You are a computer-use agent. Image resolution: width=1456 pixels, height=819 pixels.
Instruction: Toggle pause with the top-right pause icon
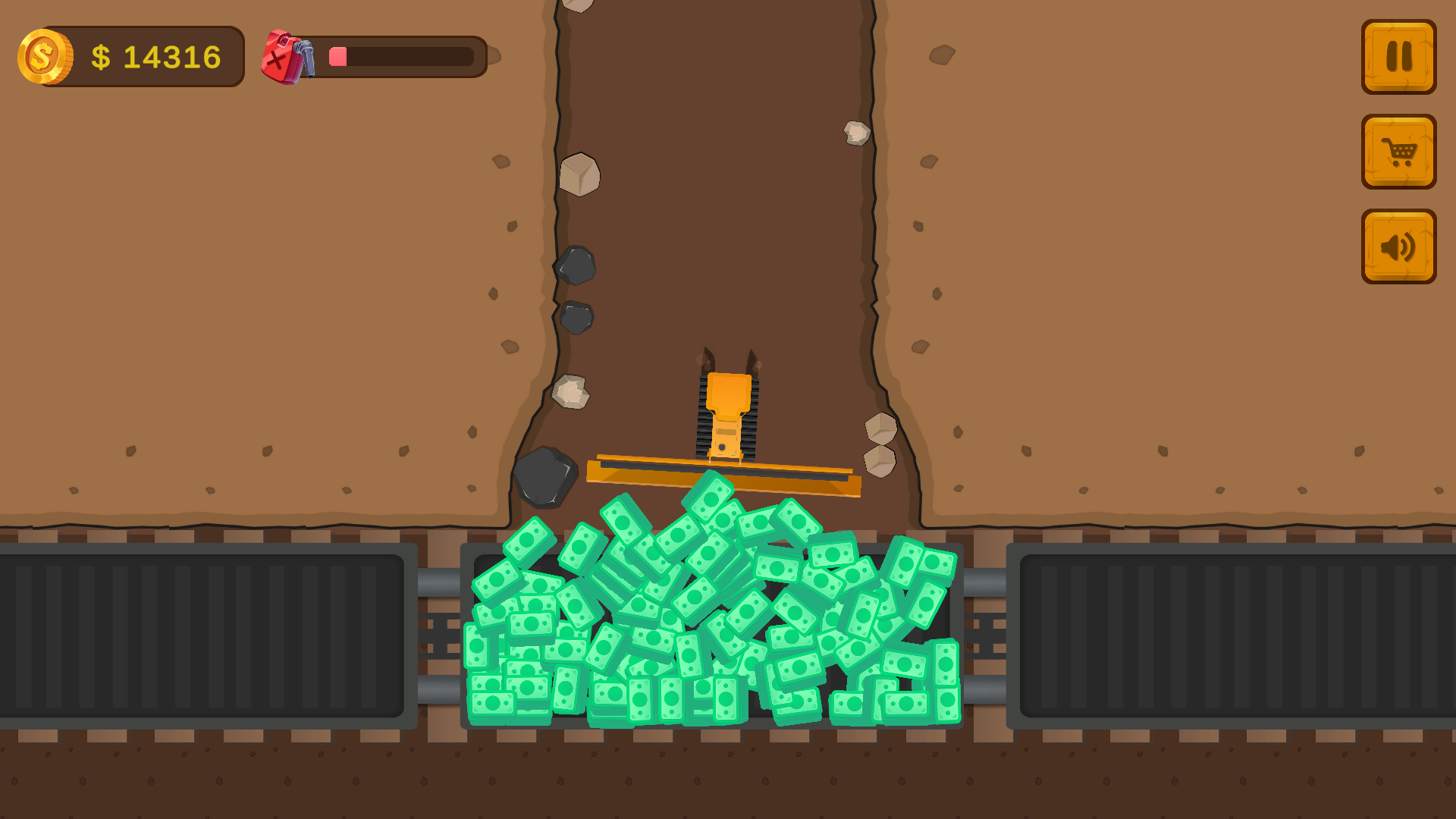1398,57
